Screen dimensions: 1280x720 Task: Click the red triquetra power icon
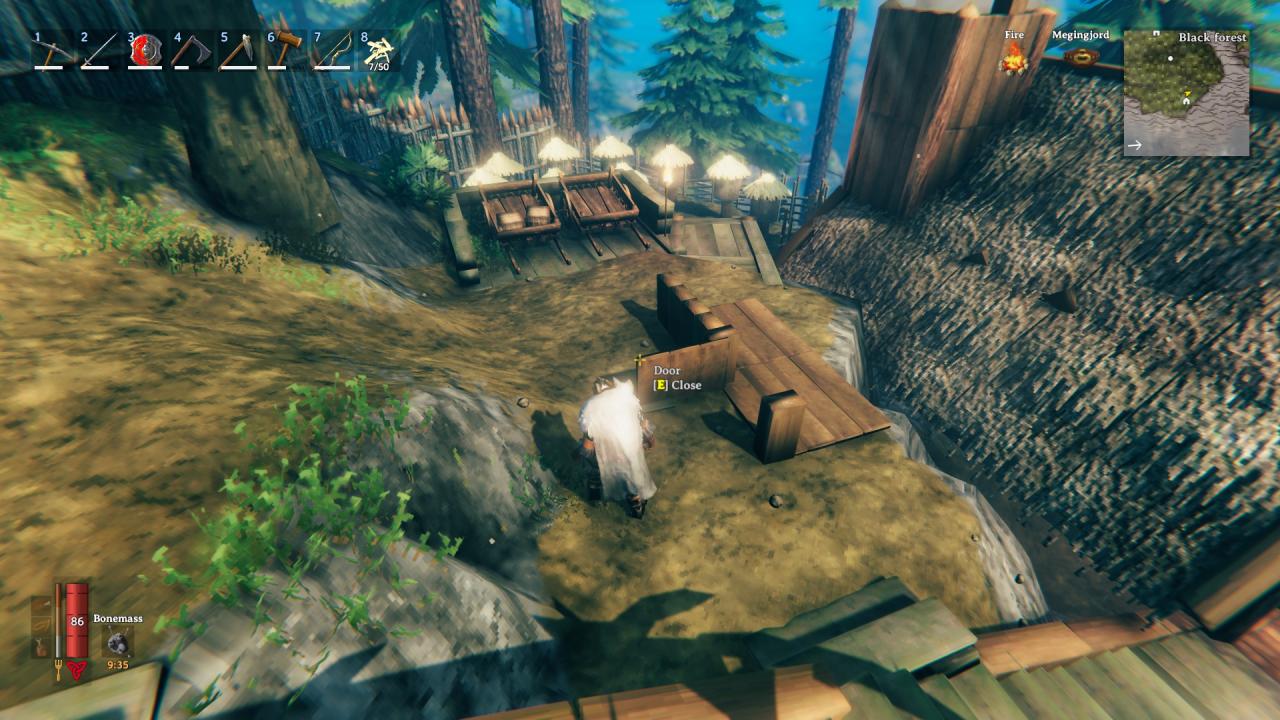click(76, 669)
